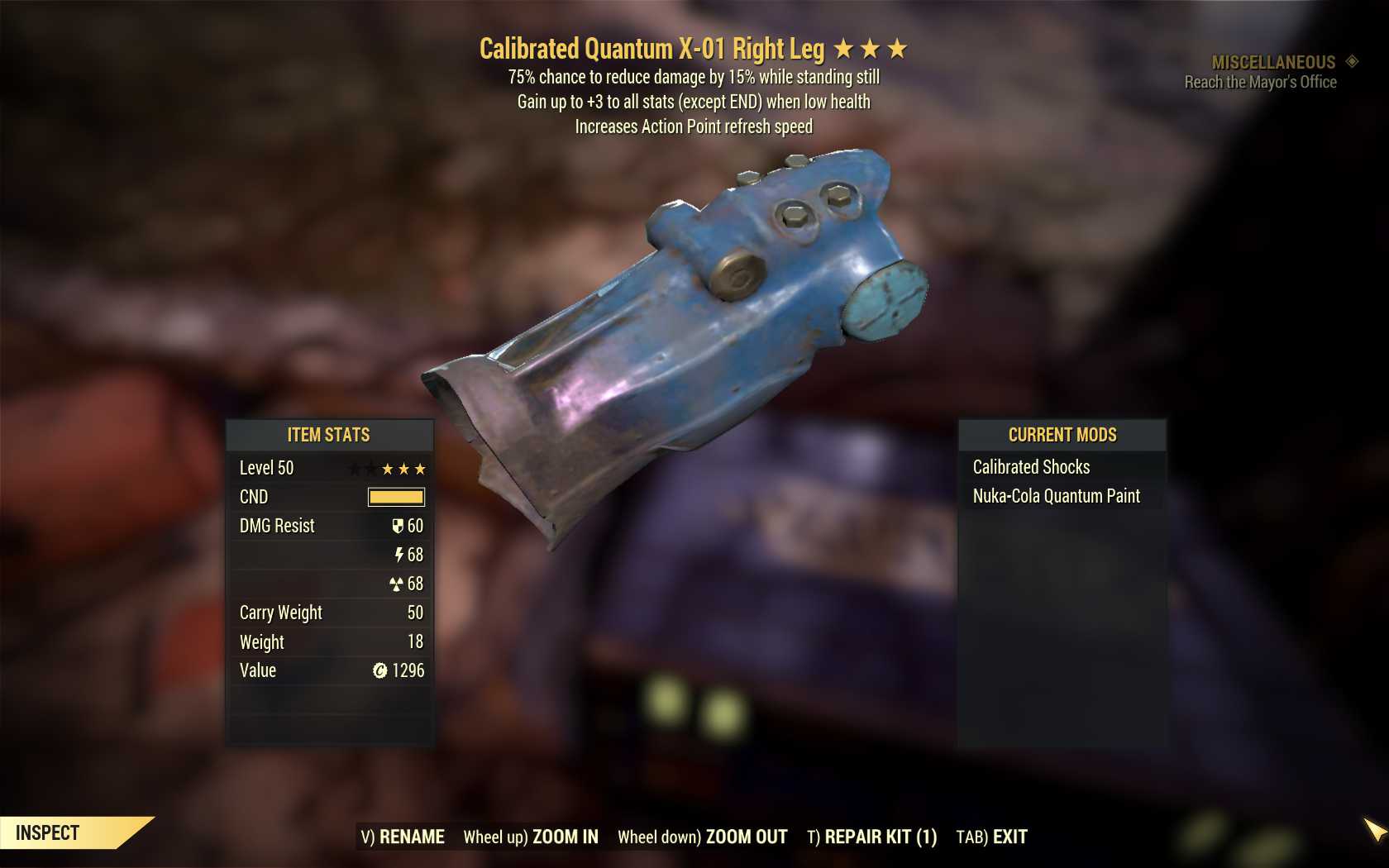Click Zoom In on the bottom bar

(x=531, y=837)
